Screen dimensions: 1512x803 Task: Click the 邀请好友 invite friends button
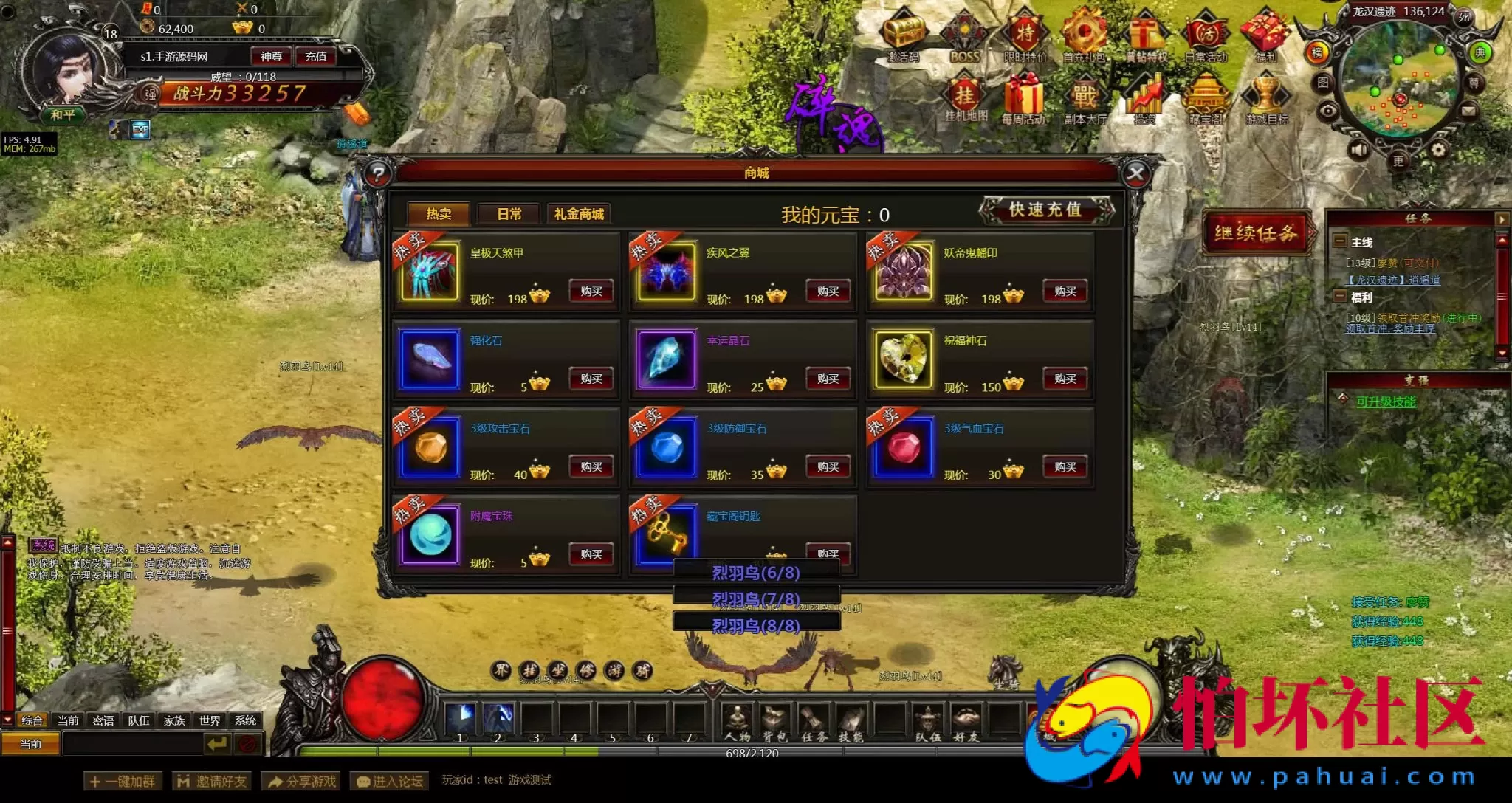[212, 781]
